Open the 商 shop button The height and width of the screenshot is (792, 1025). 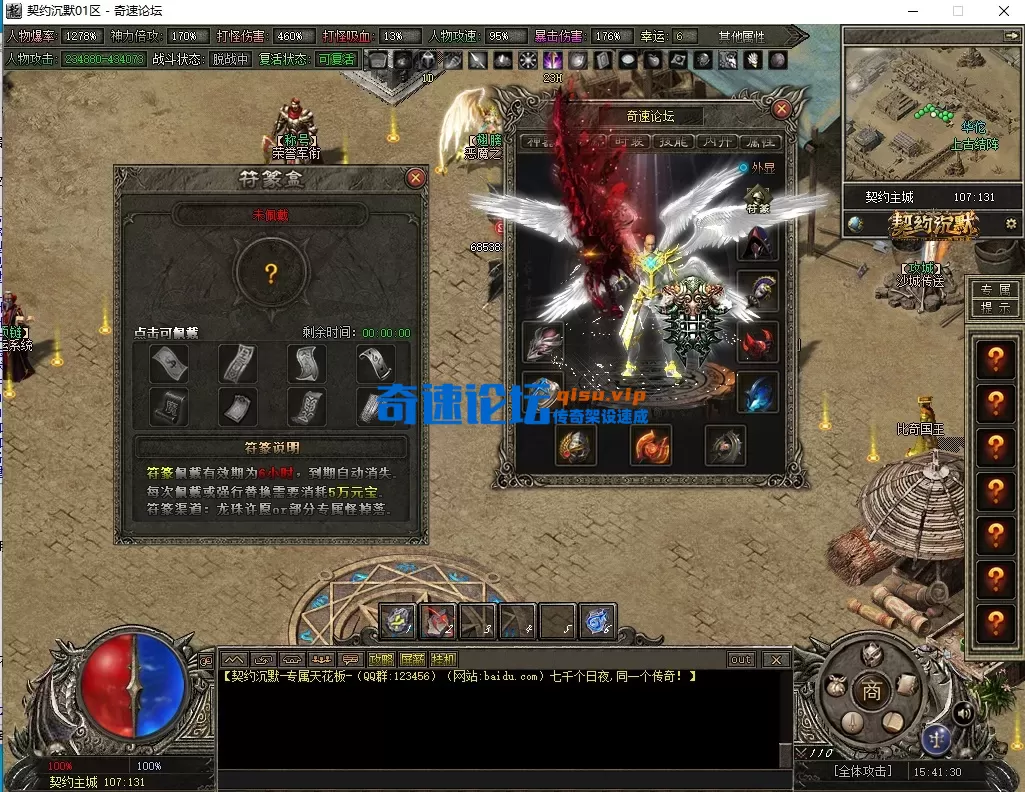[872, 693]
